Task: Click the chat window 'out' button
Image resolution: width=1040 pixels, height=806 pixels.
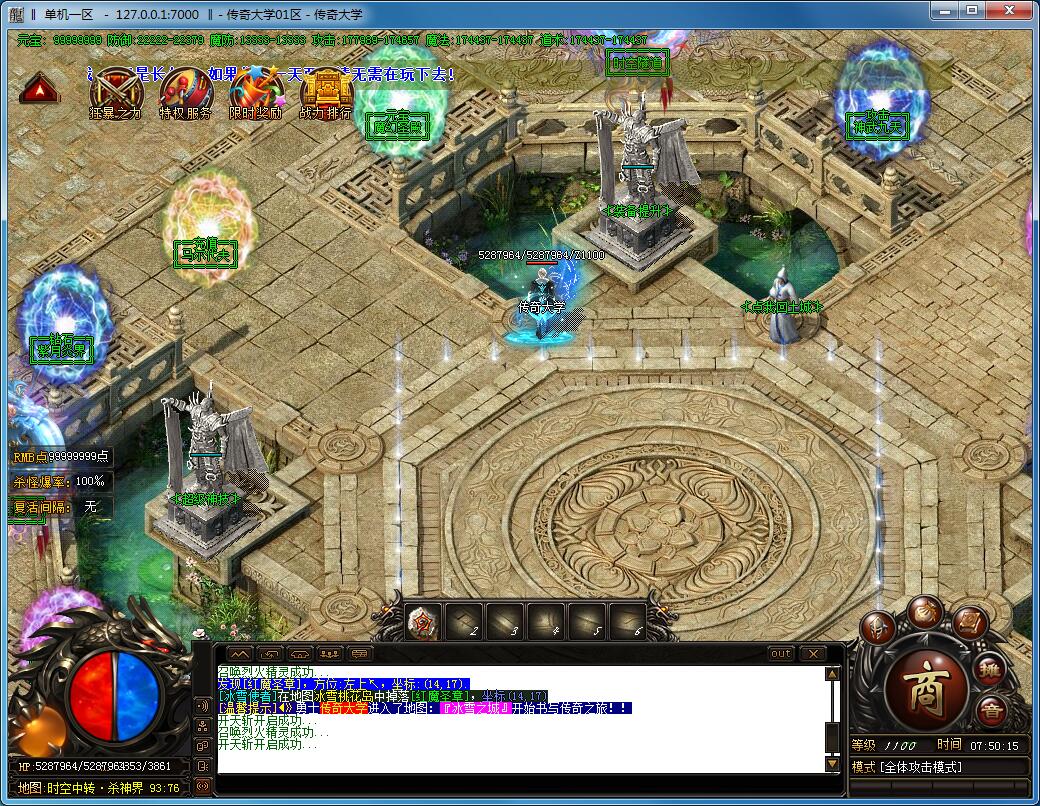Action: tap(781, 653)
